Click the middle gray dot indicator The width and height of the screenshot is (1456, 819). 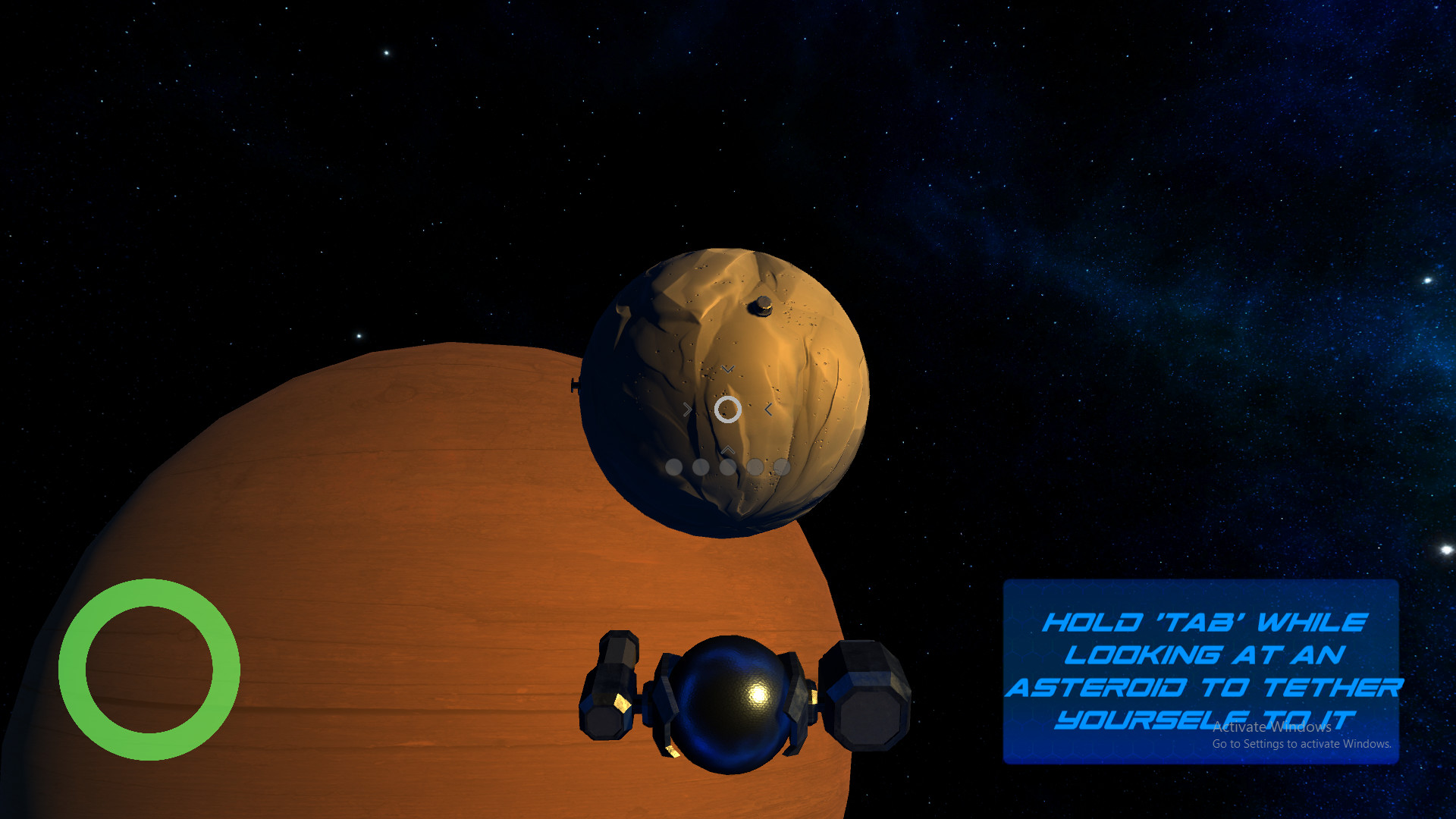click(x=729, y=467)
